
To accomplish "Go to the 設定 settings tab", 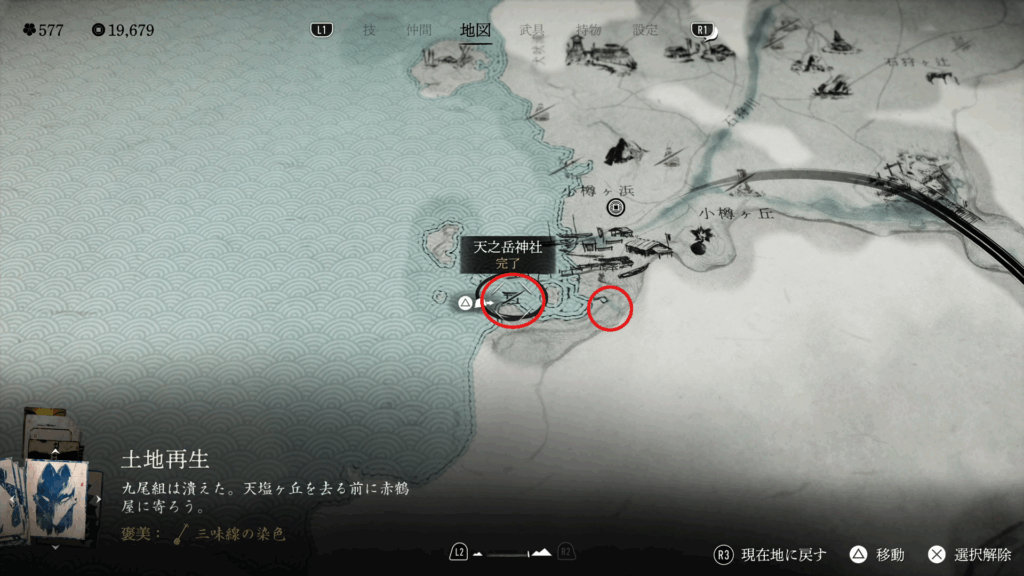I will click(646, 30).
